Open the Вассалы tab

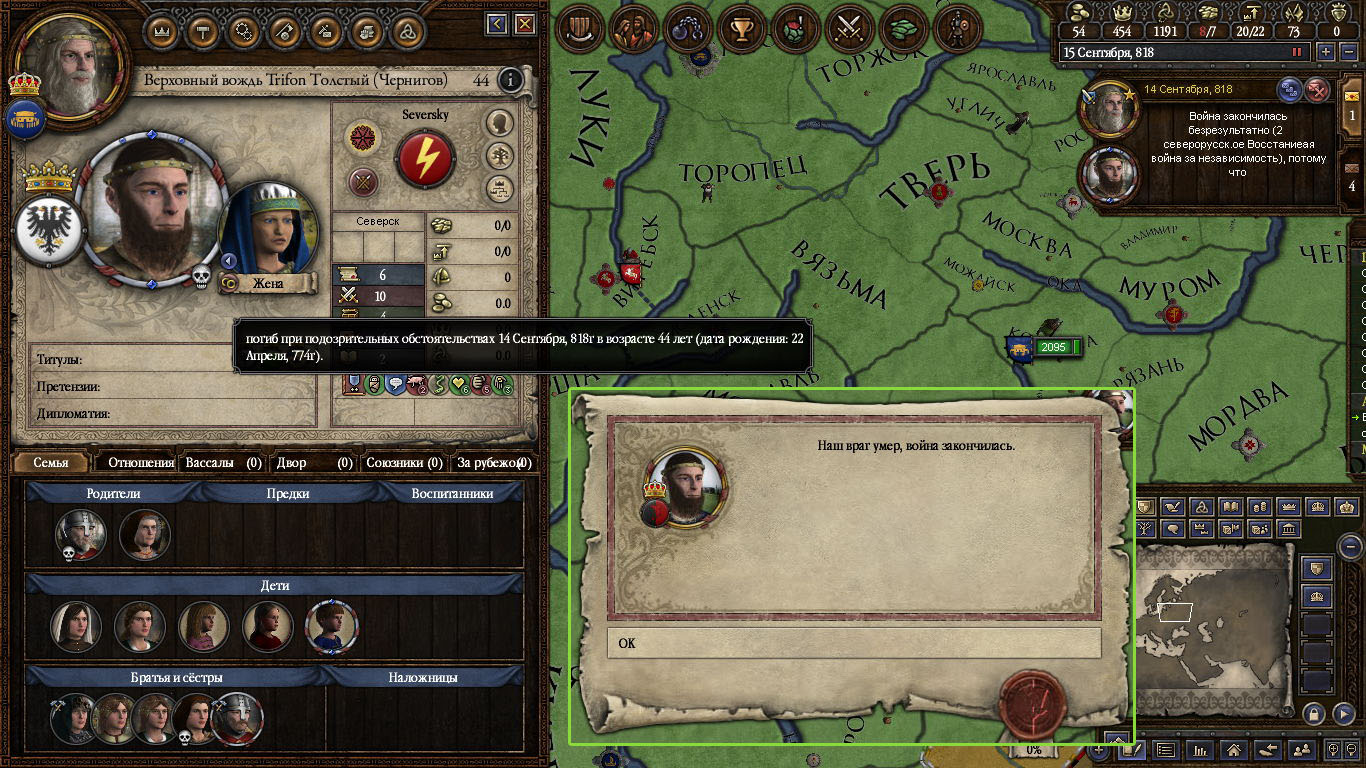(x=223, y=463)
